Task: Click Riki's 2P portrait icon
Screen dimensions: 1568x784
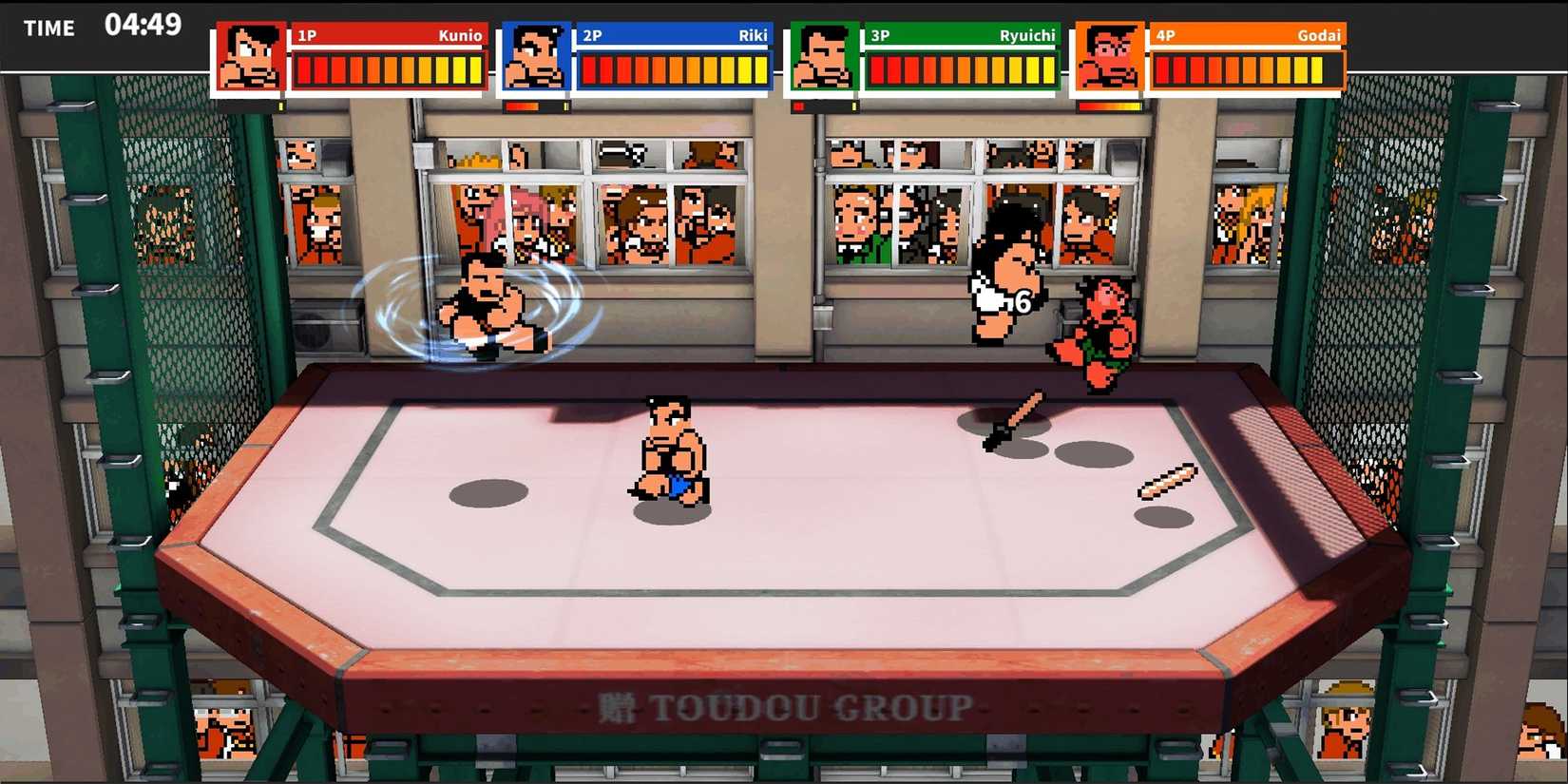Action: (537, 57)
